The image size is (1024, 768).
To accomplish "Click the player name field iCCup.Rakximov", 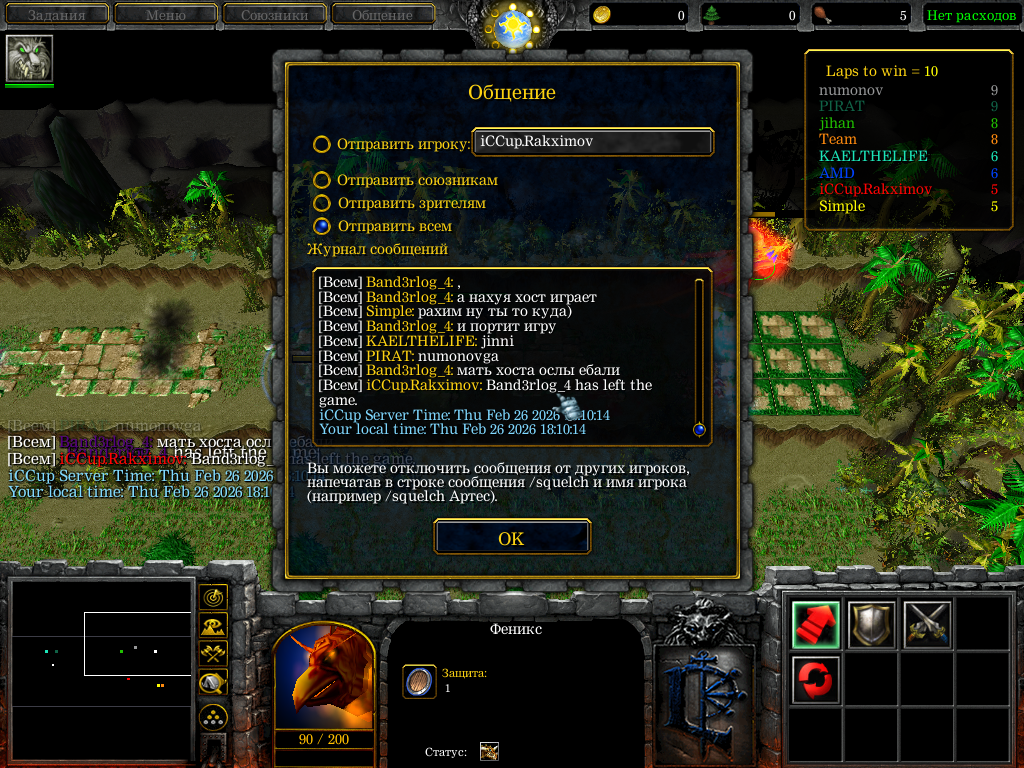I will [592, 143].
